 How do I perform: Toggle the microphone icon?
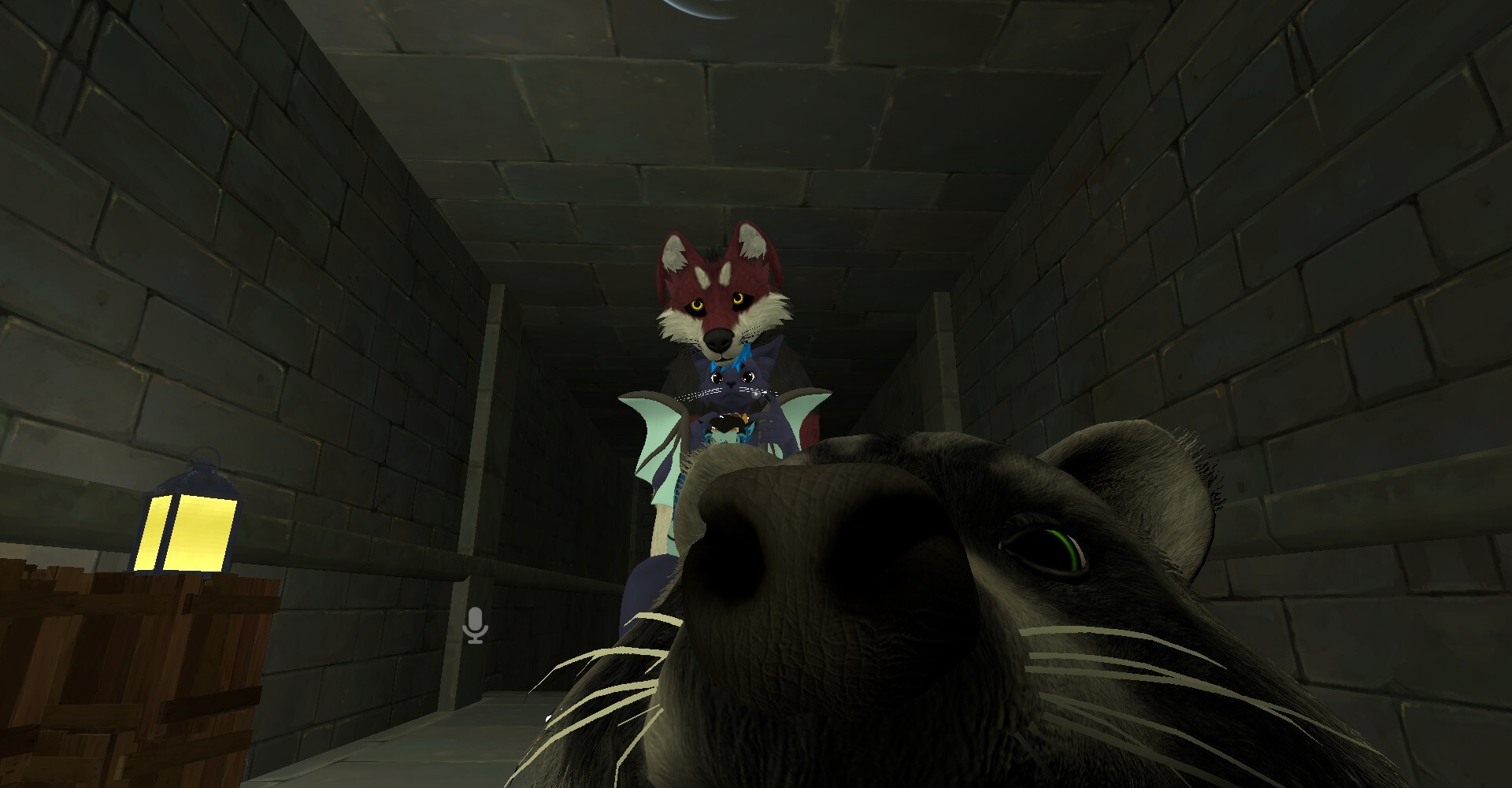[476, 625]
